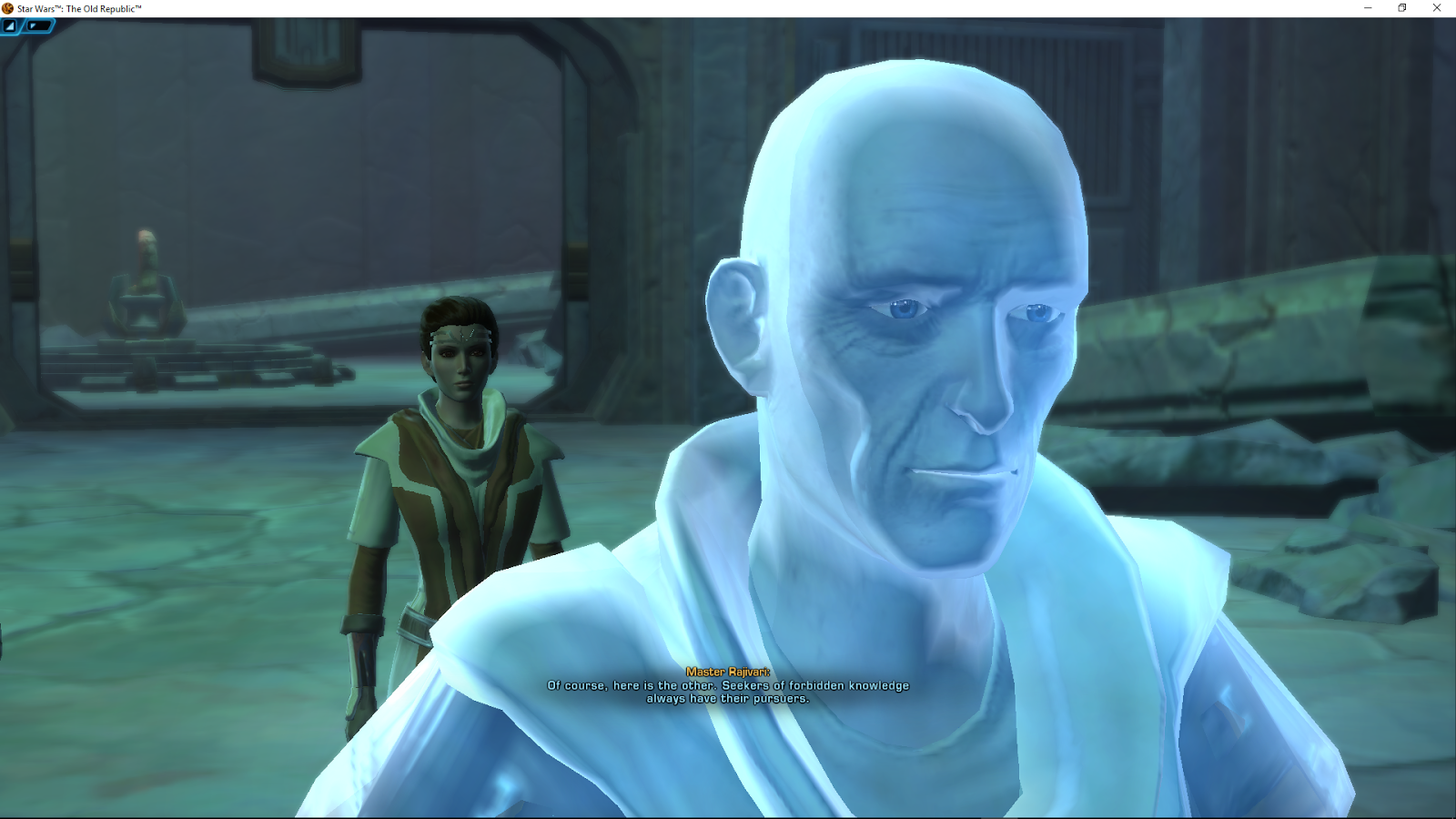The width and height of the screenshot is (1456, 819).
Task: Select the second cutscene control button
Action: 38,25
